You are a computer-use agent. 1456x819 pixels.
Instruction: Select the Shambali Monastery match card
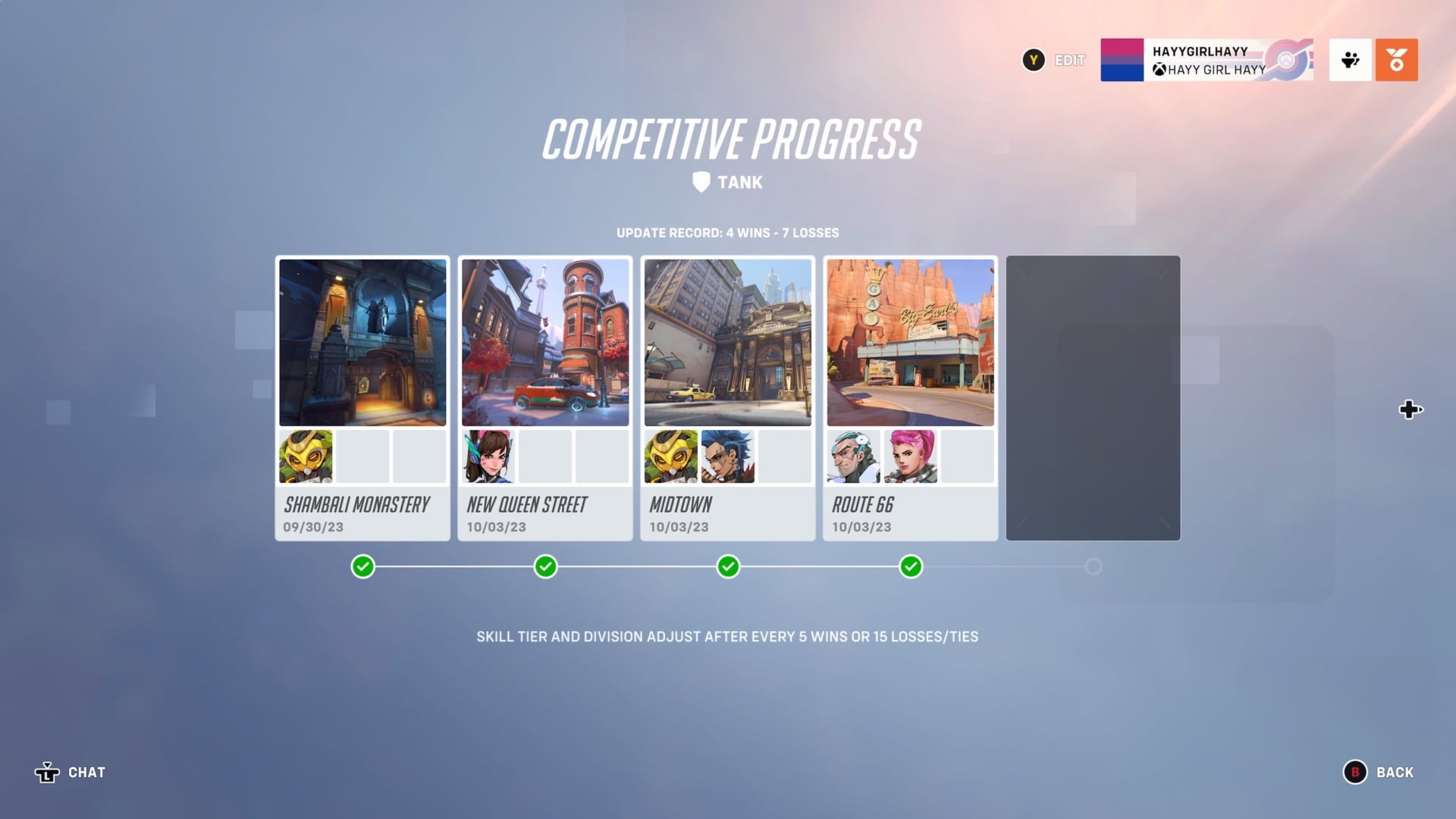click(362, 398)
